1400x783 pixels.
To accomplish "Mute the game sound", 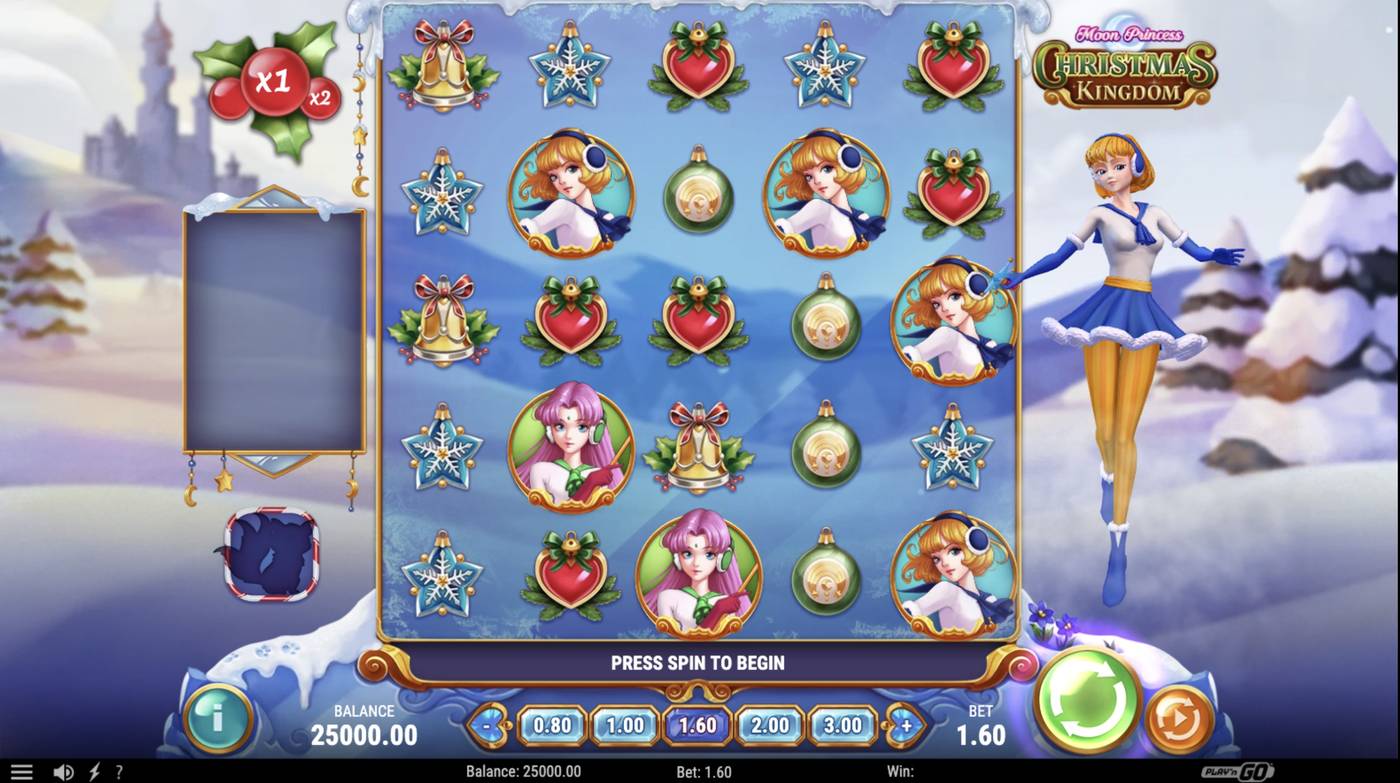I will tap(63, 770).
